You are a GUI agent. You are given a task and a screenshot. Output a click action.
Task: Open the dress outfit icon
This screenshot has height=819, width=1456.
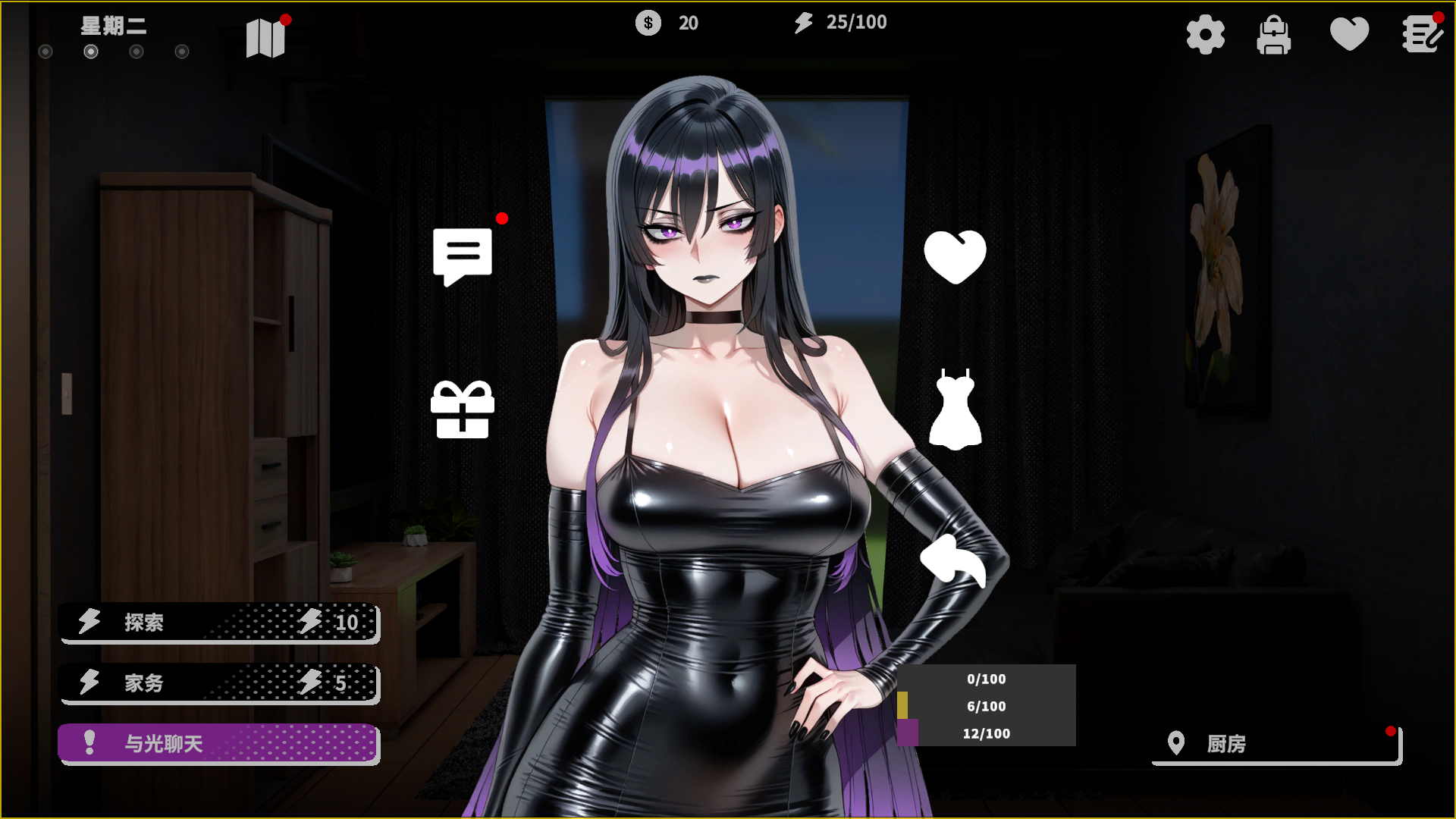point(955,409)
